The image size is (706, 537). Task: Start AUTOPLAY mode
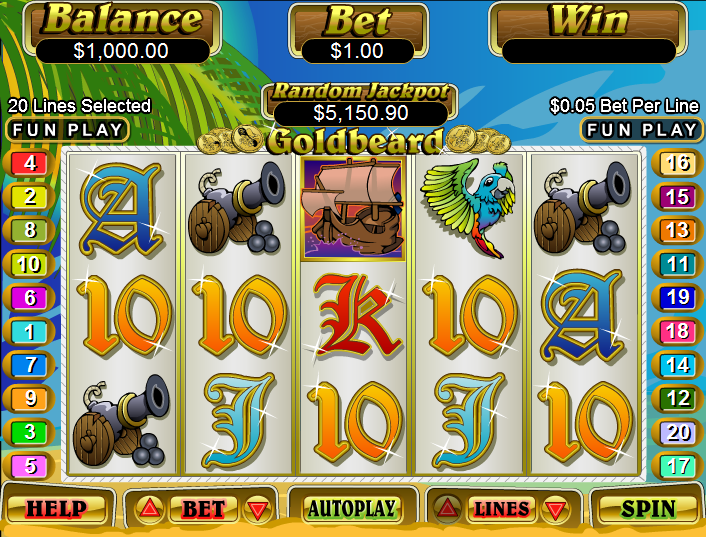point(351,508)
